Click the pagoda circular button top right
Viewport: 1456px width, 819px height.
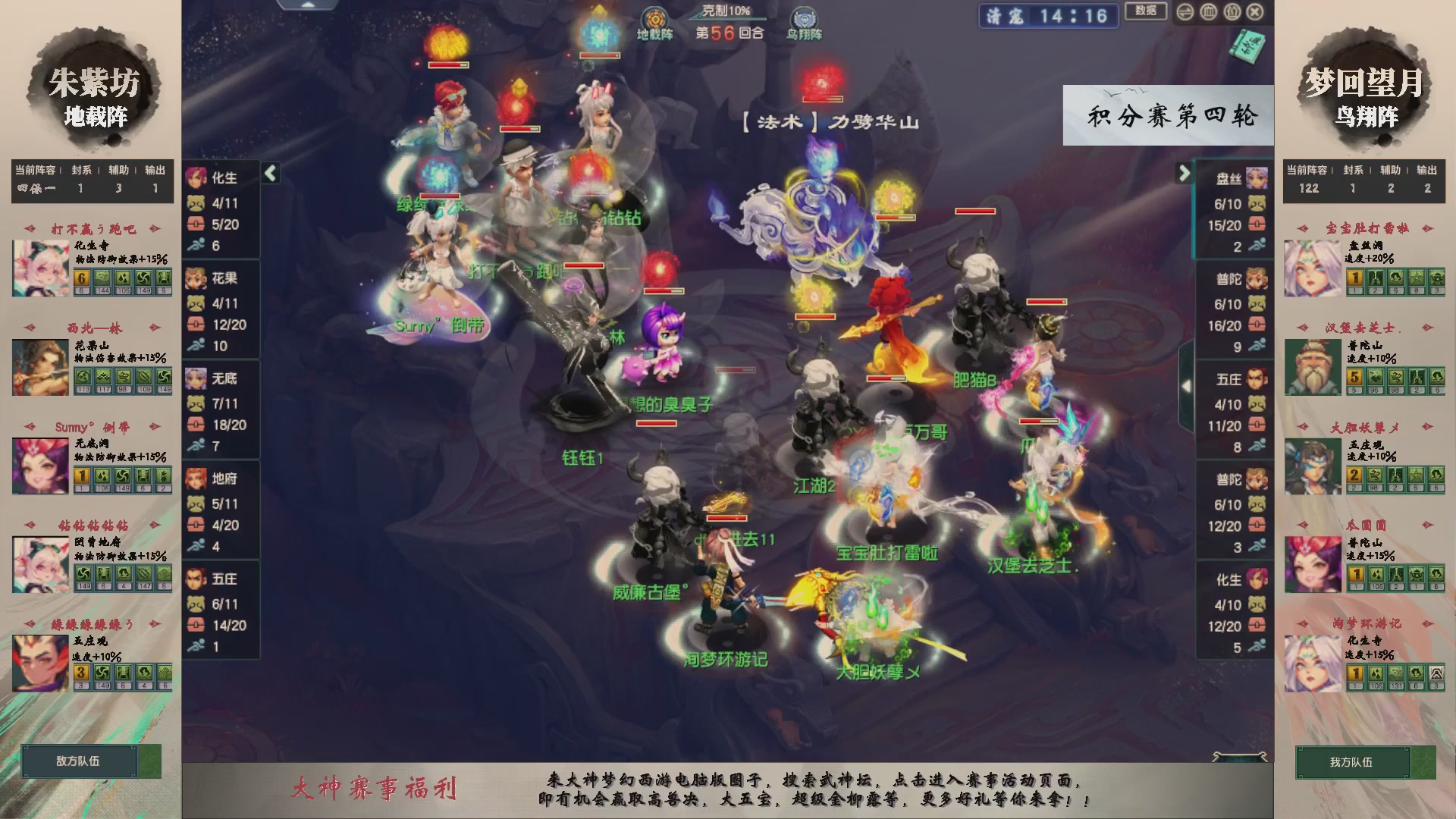pos(1208,12)
